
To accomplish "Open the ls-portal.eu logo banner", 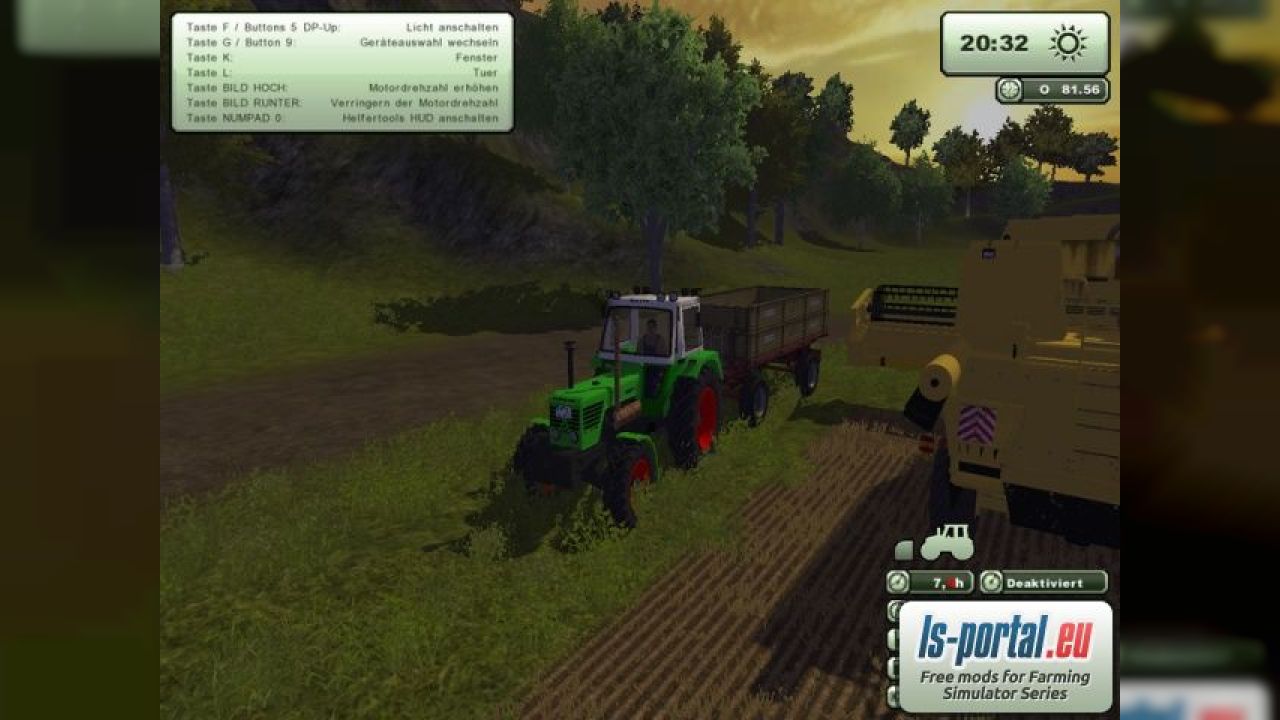I will point(1005,656).
